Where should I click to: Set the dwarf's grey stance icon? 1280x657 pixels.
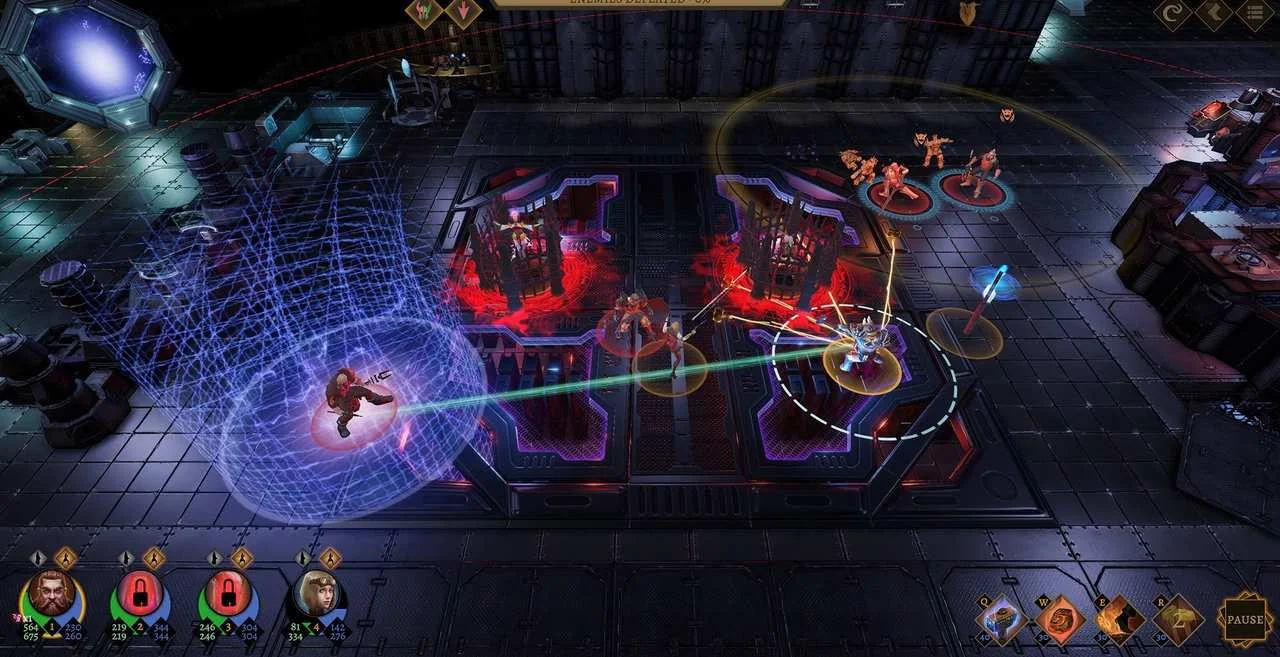click(38, 558)
